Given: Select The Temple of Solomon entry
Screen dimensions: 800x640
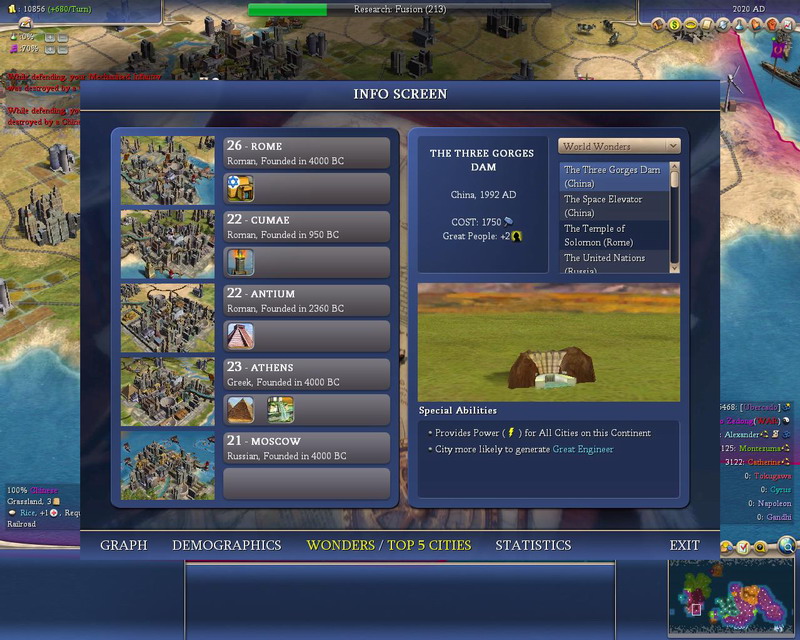Looking at the screenshot, I should [x=612, y=235].
